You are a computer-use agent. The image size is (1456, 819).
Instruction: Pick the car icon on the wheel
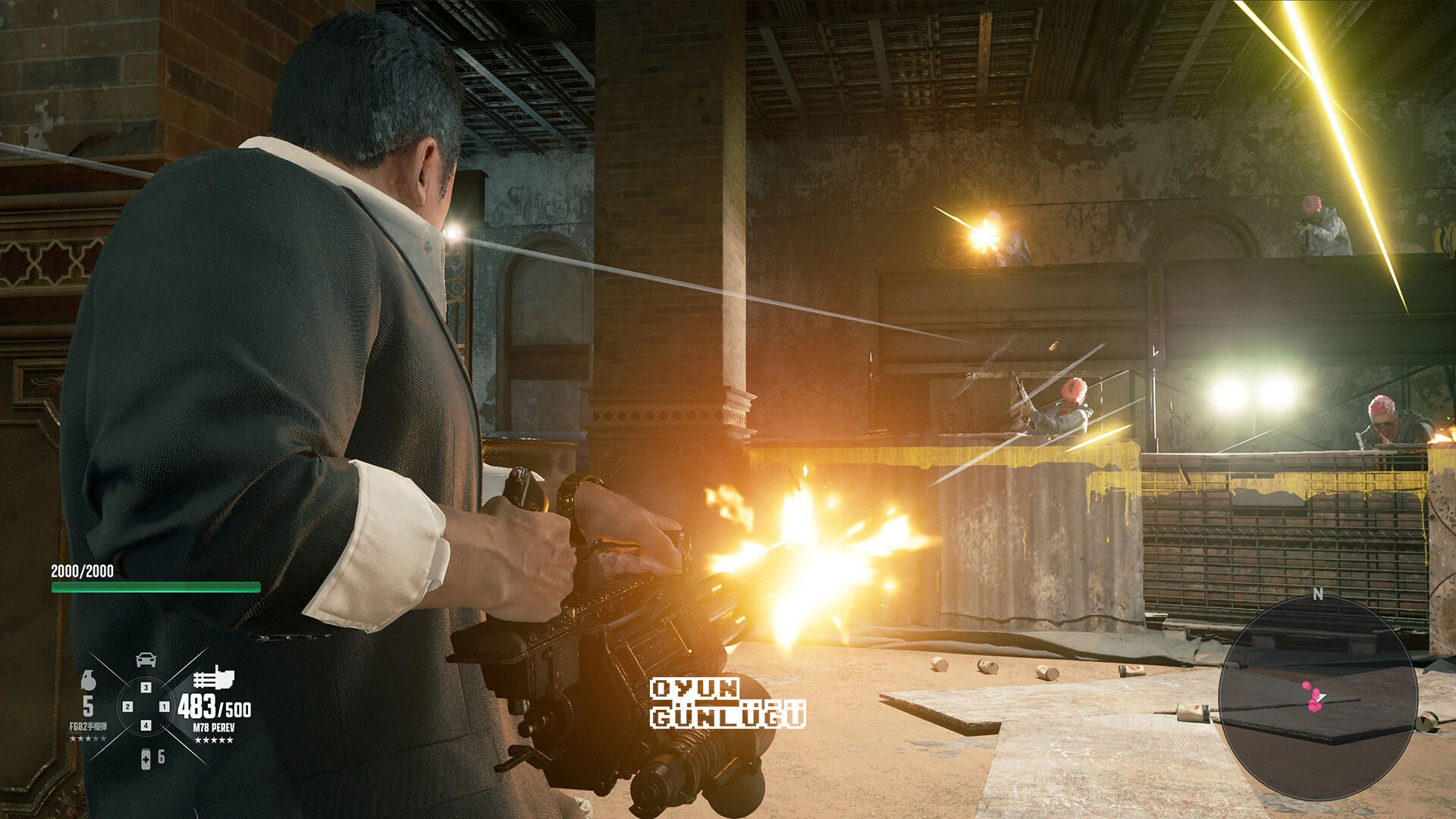[x=146, y=660]
